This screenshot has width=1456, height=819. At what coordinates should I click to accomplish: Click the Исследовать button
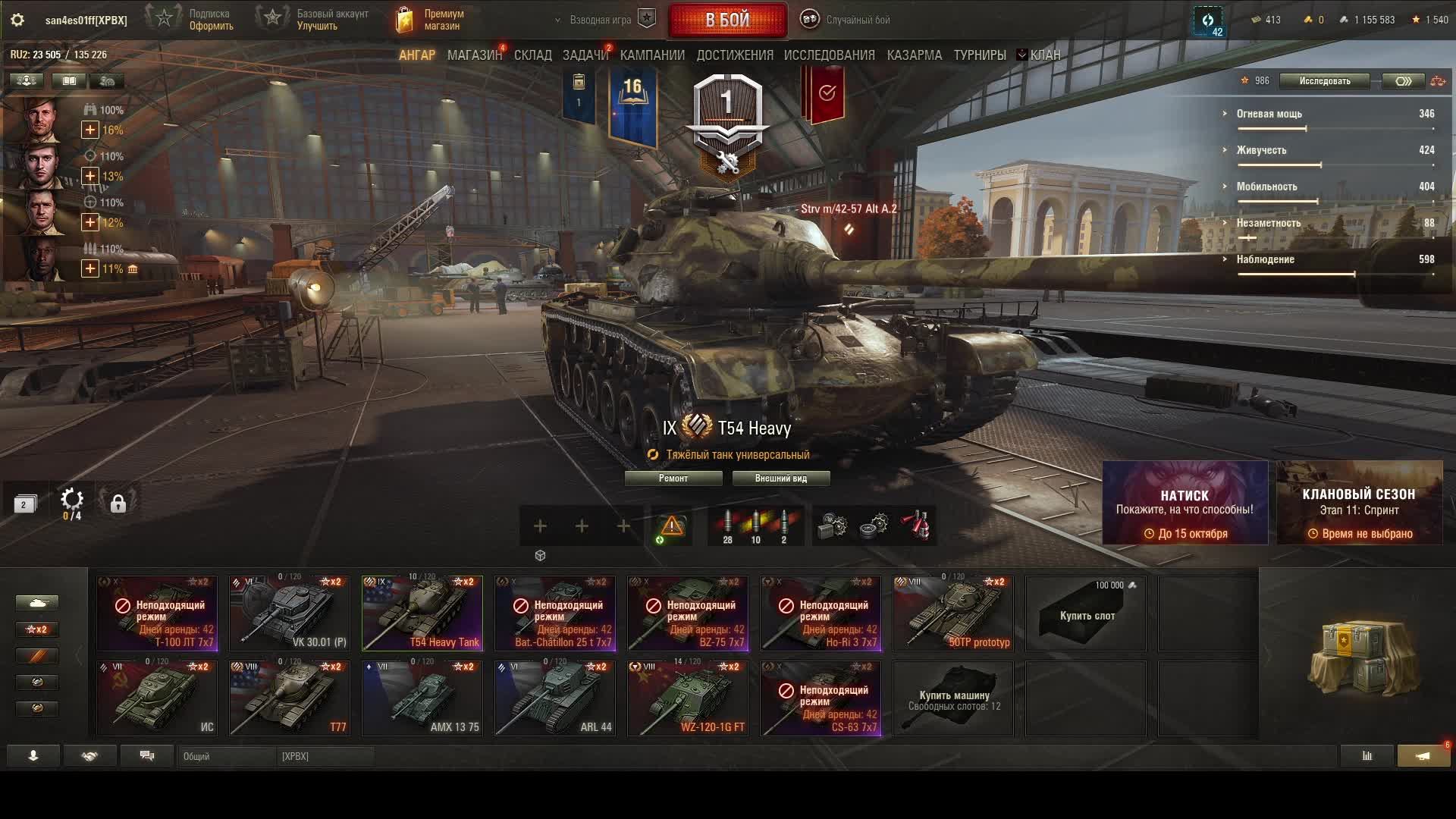(1324, 81)
